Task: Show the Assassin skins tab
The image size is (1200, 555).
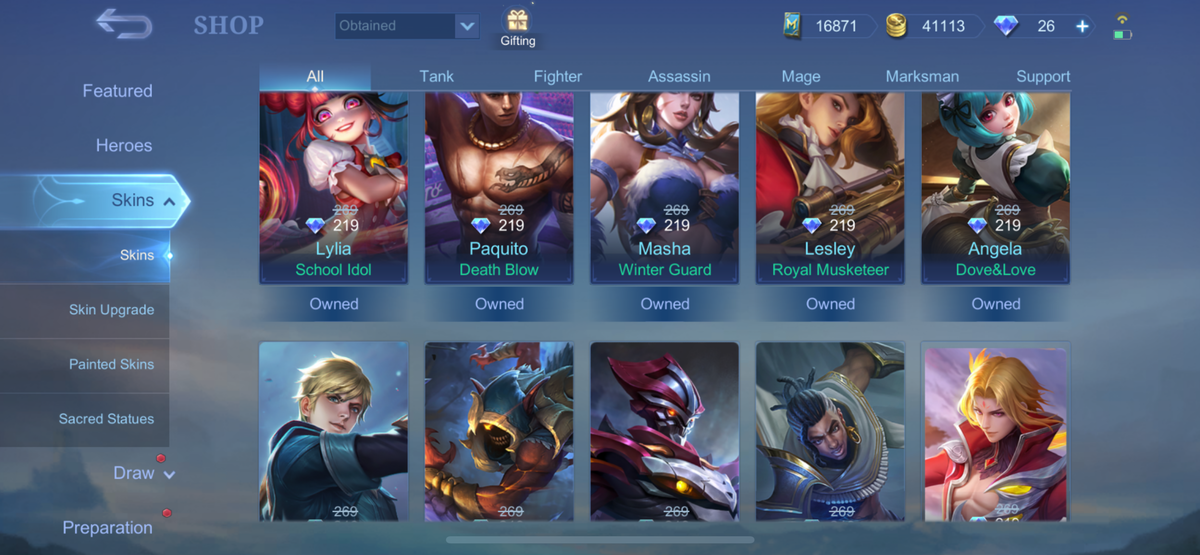Action: click(x=679, y=76)
